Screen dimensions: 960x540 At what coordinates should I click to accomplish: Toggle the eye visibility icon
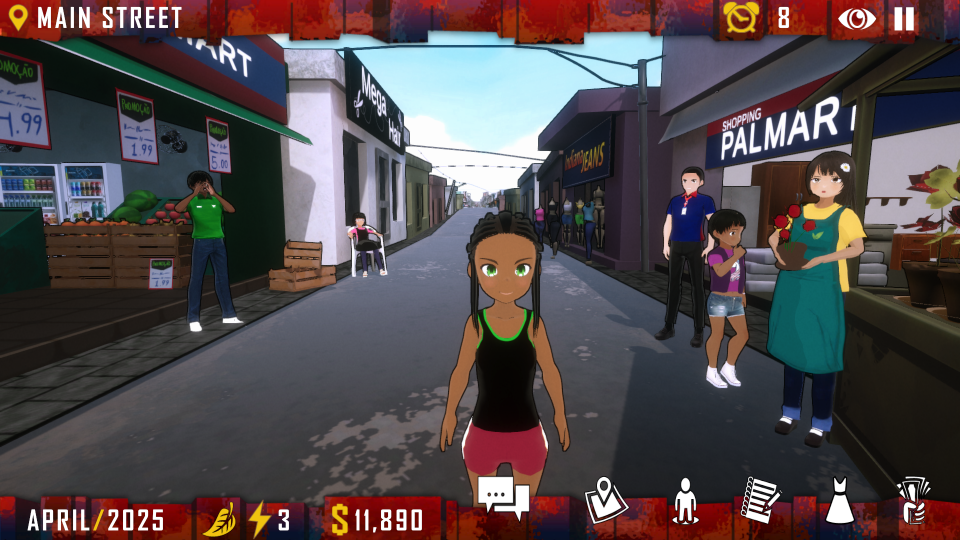coord(856,19)
